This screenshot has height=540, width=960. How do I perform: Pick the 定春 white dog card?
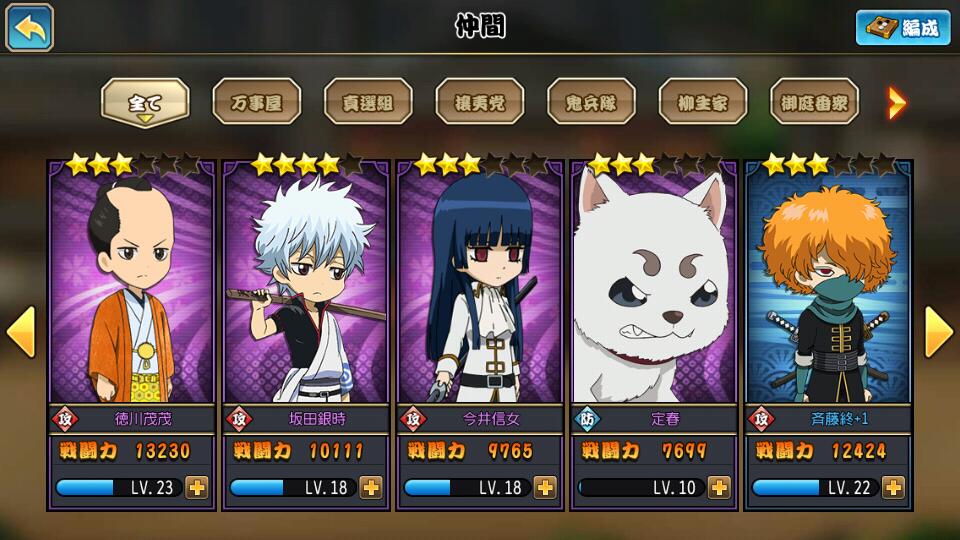pos(653,290)
